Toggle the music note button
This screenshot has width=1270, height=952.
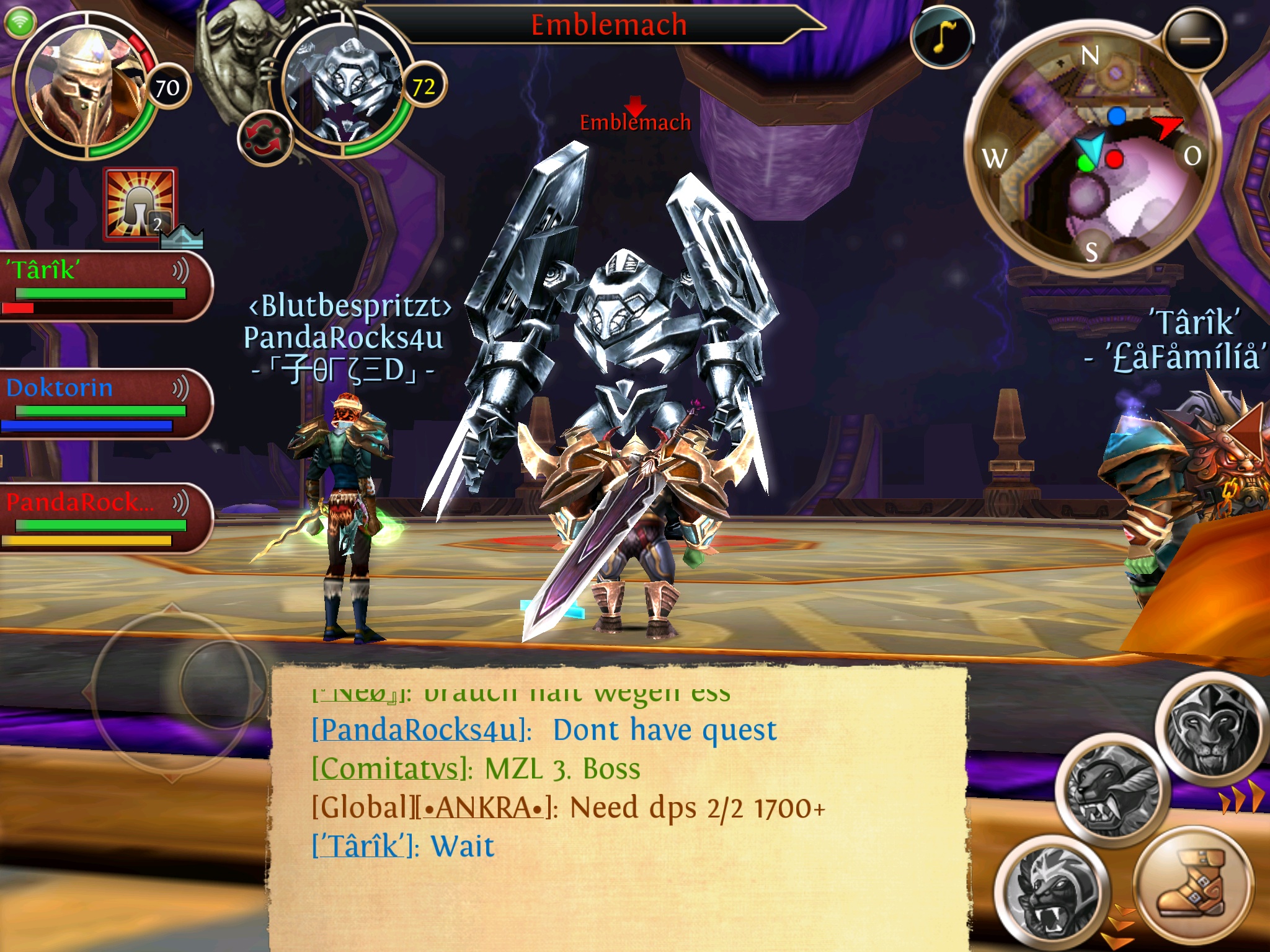(941, 38)
